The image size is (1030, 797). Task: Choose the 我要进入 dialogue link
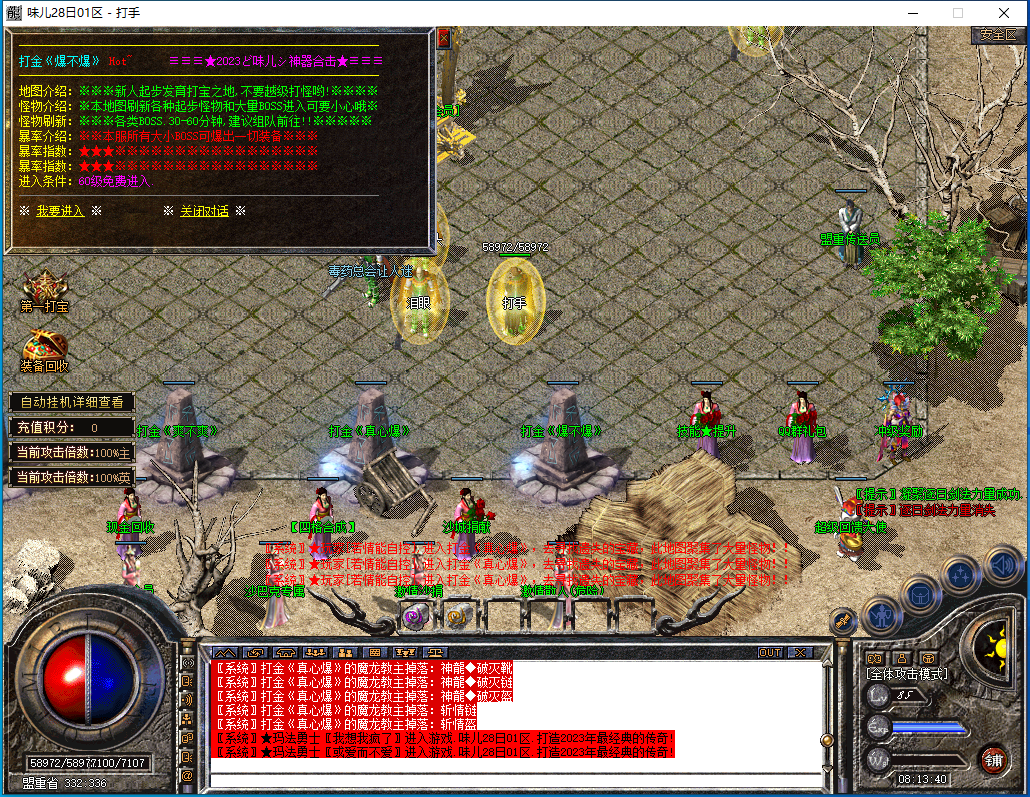click(x=60, y=211)
